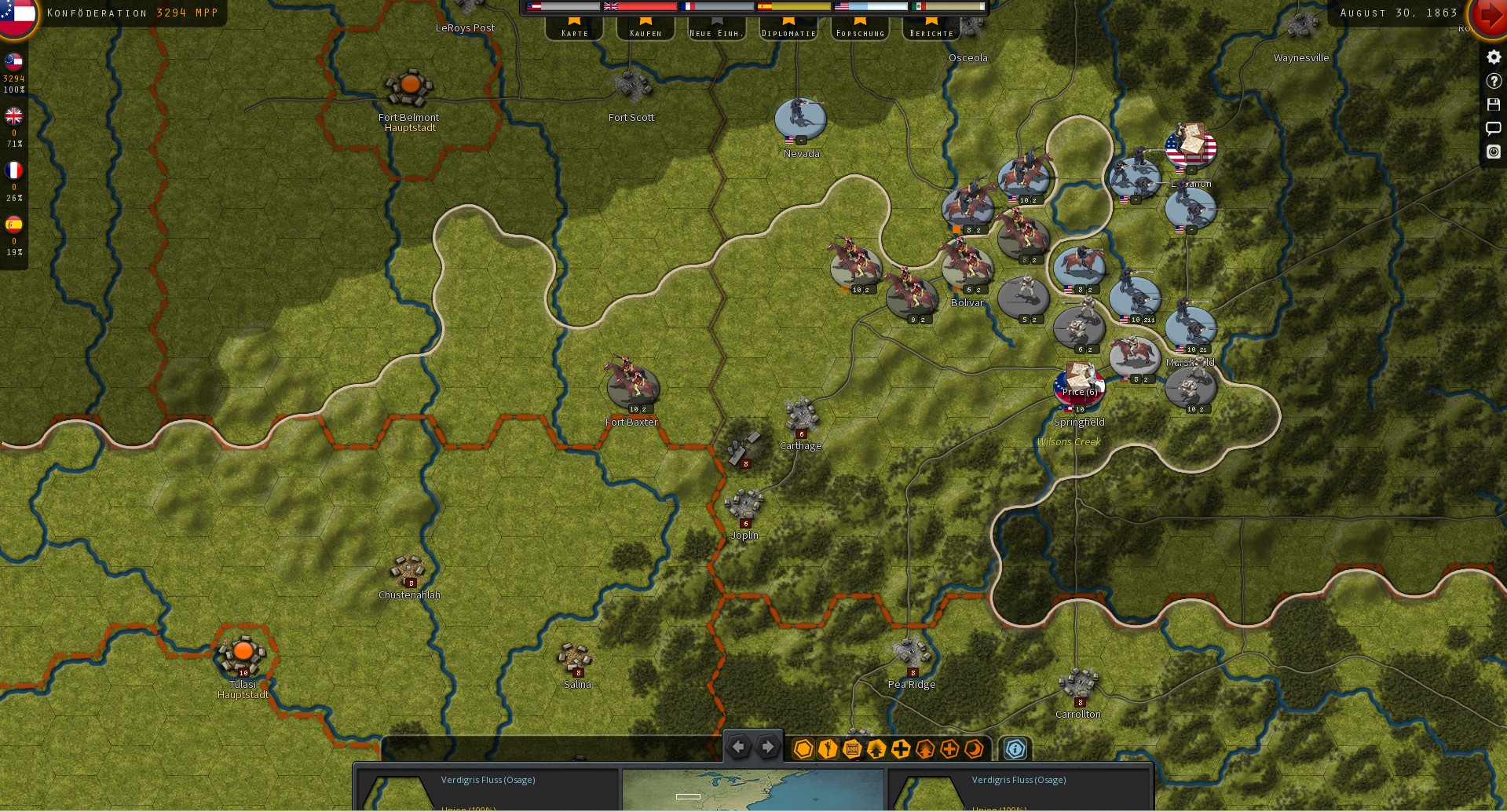The image size is (1507, 812).
Task: Click the next unit forward arrow
Action: click(x=766, y=747)
